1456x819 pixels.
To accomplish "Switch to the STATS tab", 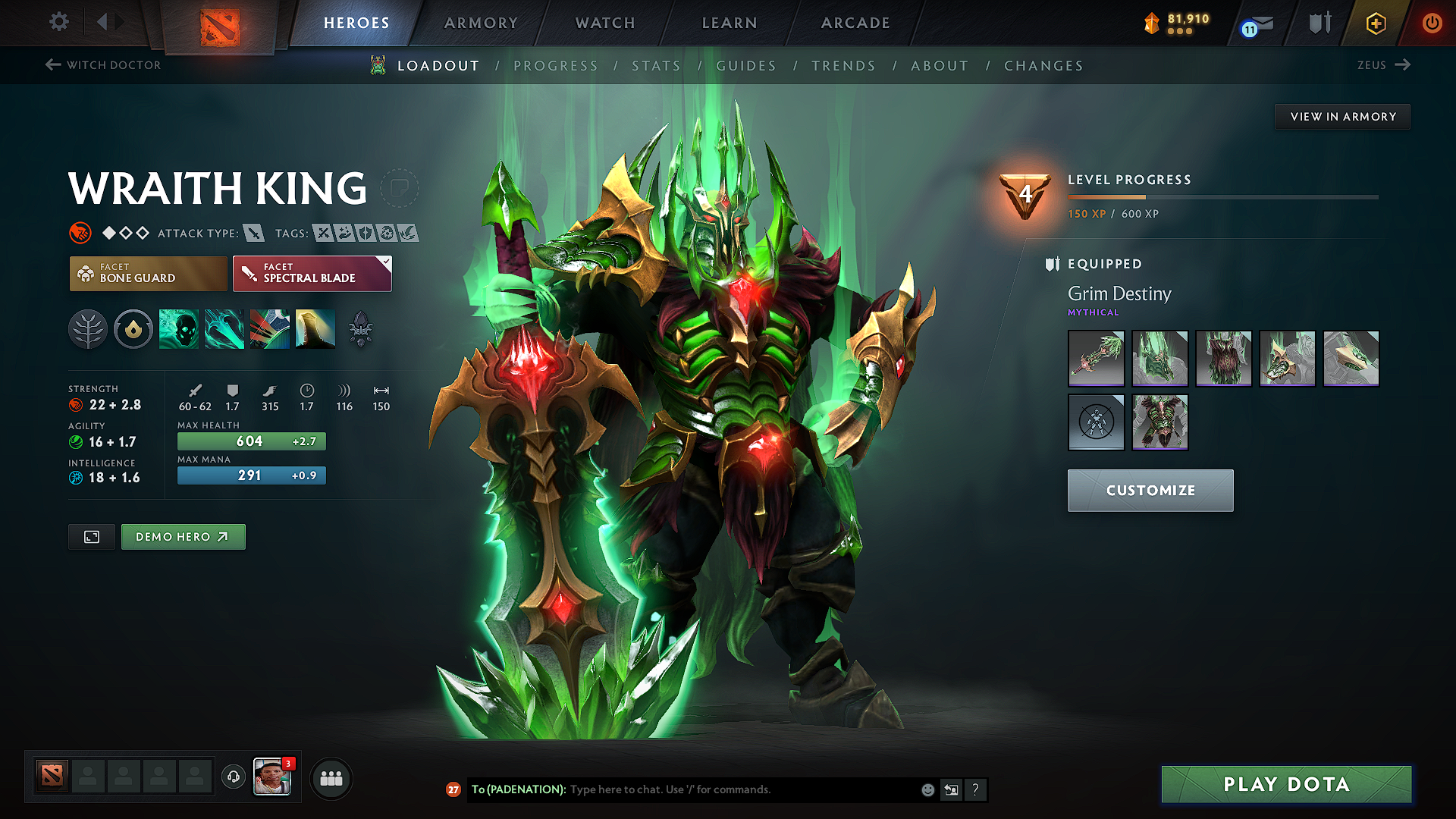I will click(x=657, y=66).
